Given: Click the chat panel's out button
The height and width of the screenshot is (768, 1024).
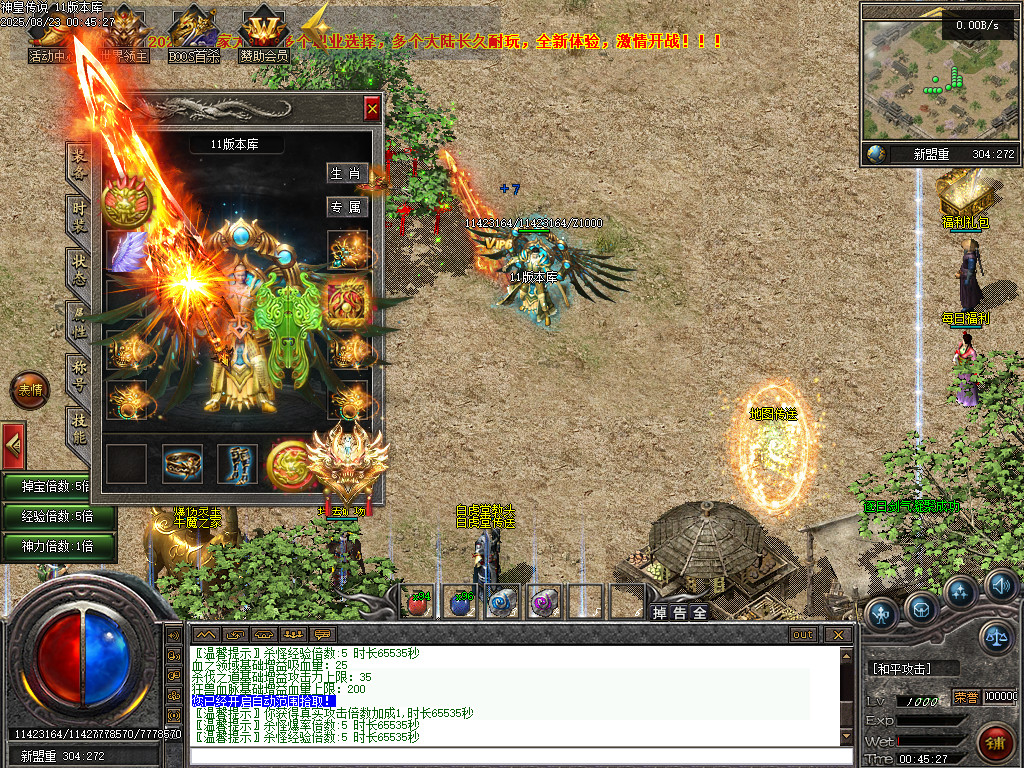Looking at the screenshot, I should [803, 634].
